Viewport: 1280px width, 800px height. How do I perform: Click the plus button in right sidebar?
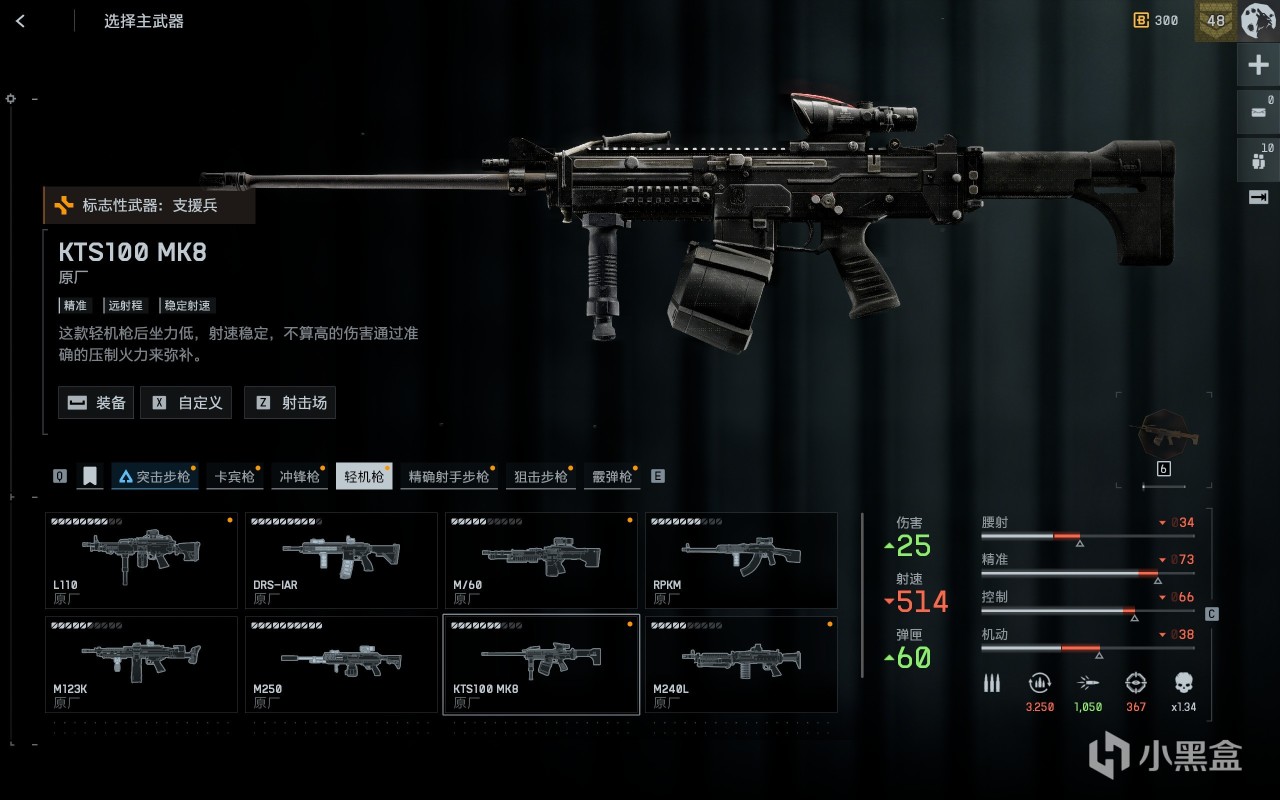pos(1258,66)
